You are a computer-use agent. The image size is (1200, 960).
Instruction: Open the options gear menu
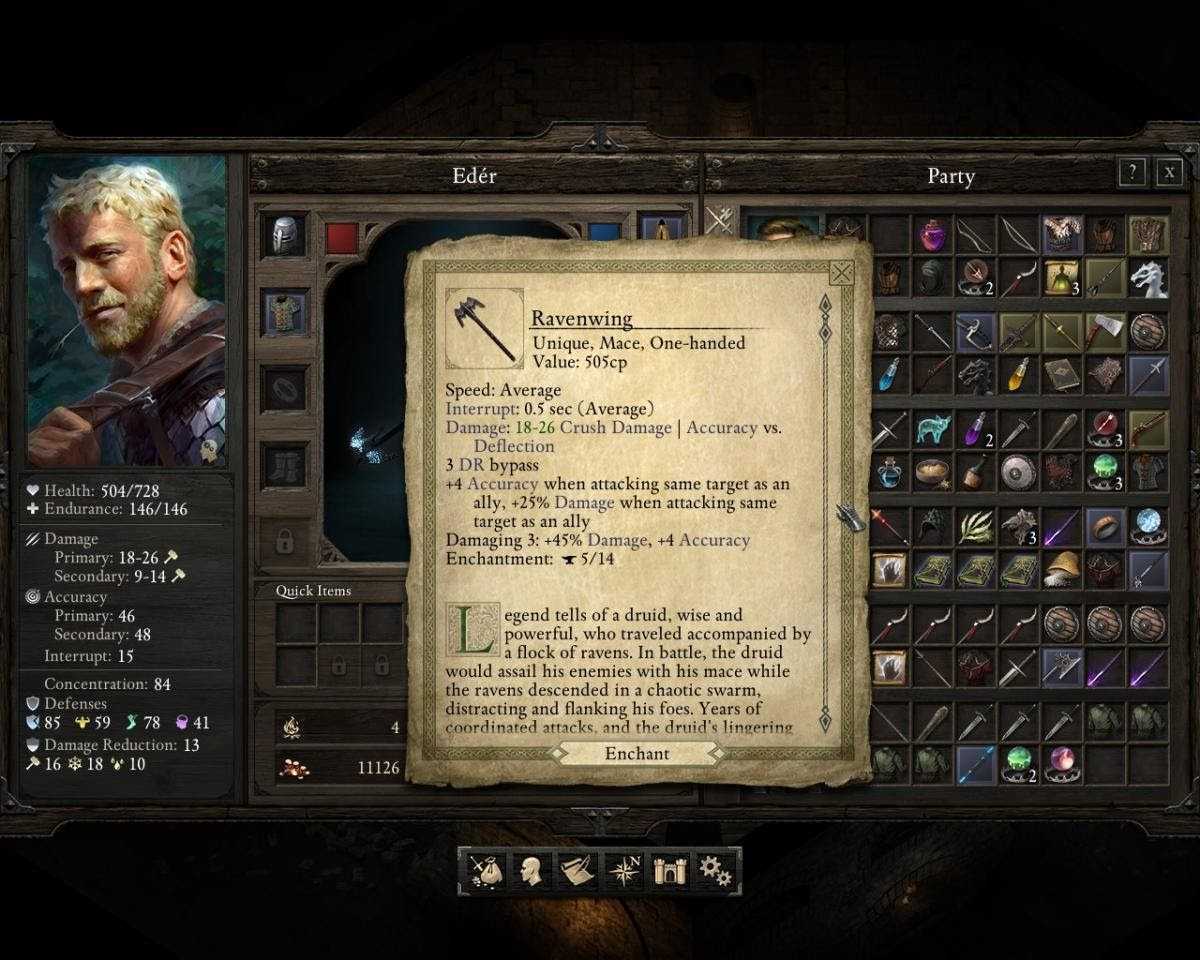coord(715,871)
